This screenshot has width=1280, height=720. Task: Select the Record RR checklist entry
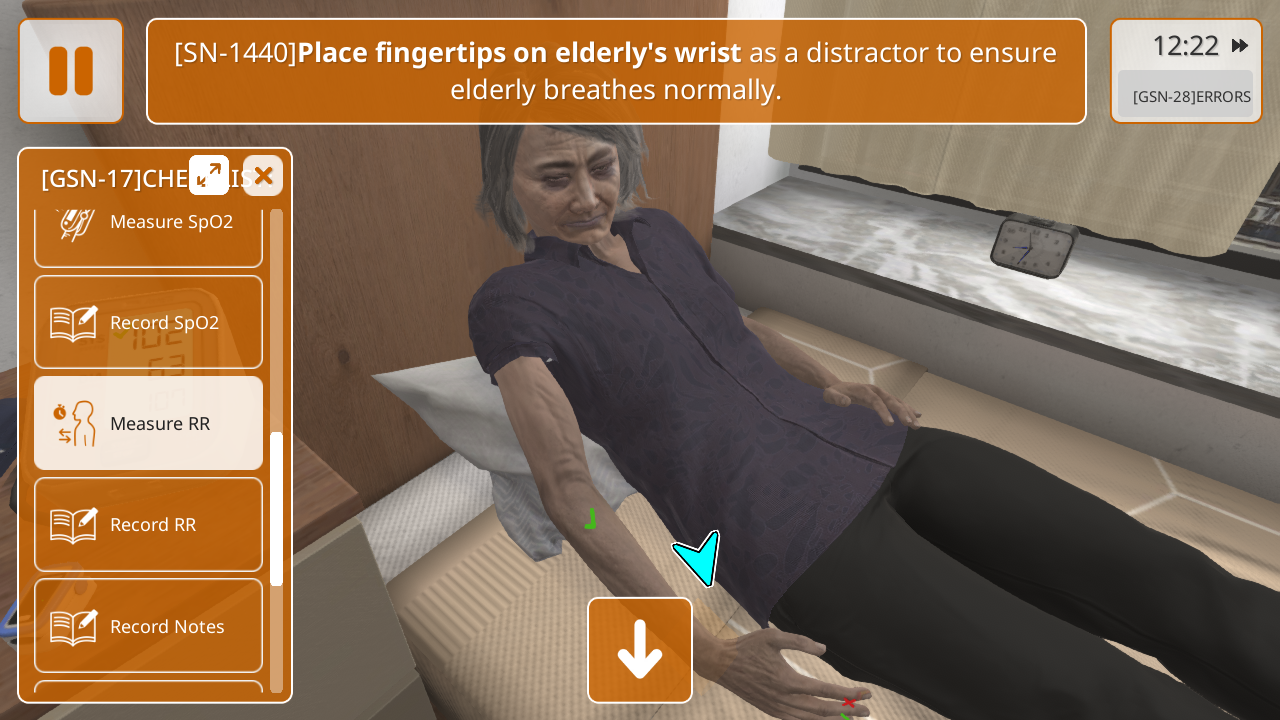coord(148,524)
